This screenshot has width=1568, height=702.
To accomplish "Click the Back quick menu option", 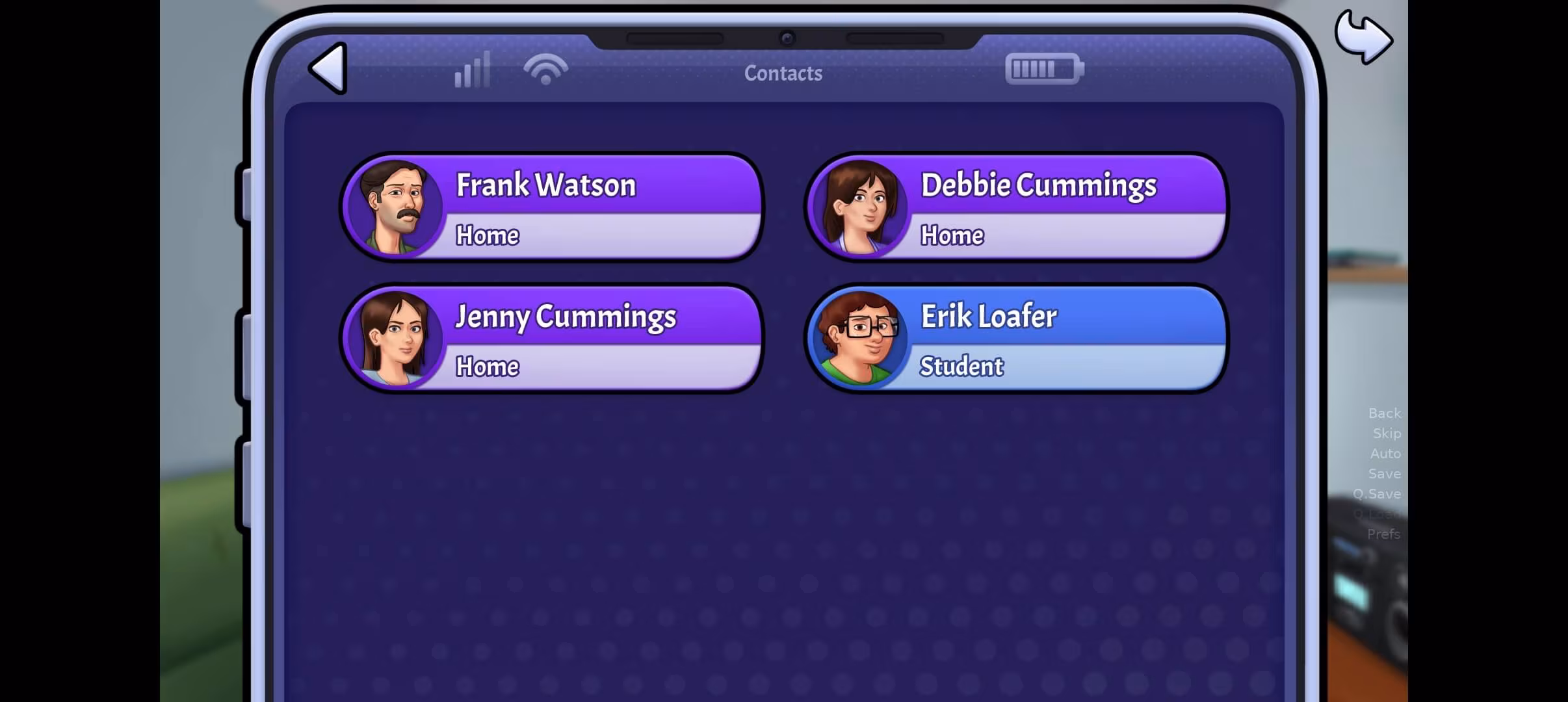I will pos(1384,413).
